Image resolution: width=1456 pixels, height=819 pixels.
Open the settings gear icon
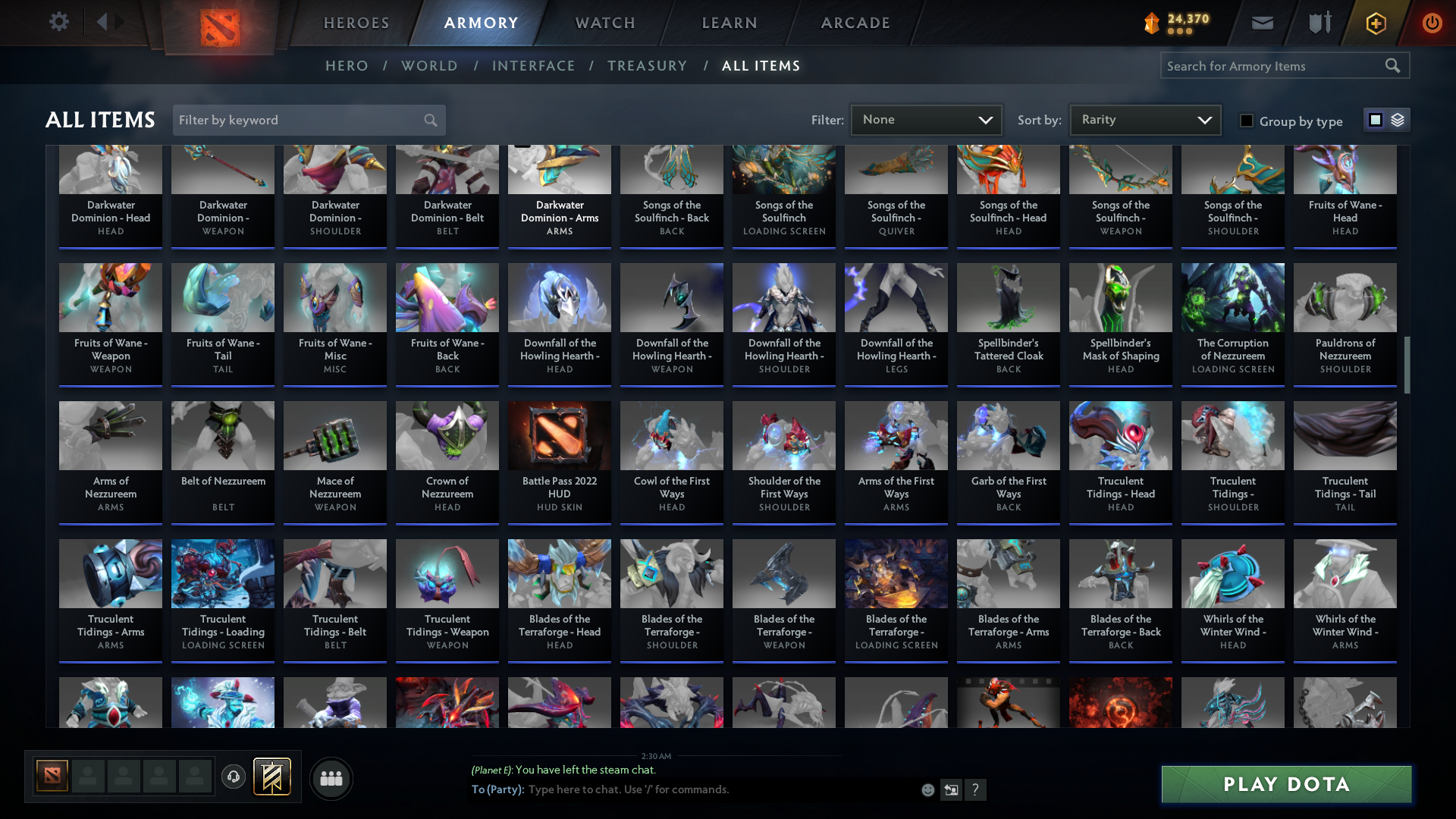pos(58,22)
